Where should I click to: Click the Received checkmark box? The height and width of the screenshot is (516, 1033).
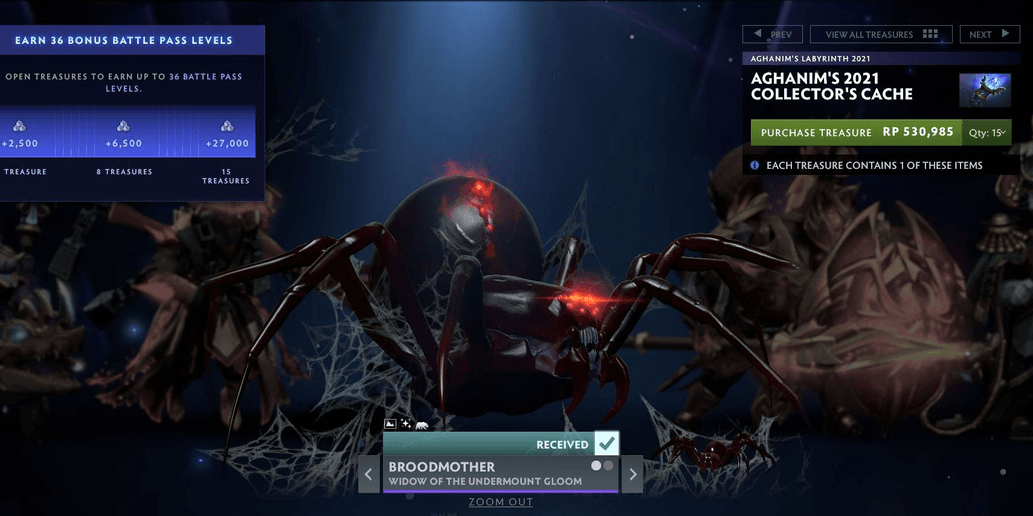coord(607,444)
